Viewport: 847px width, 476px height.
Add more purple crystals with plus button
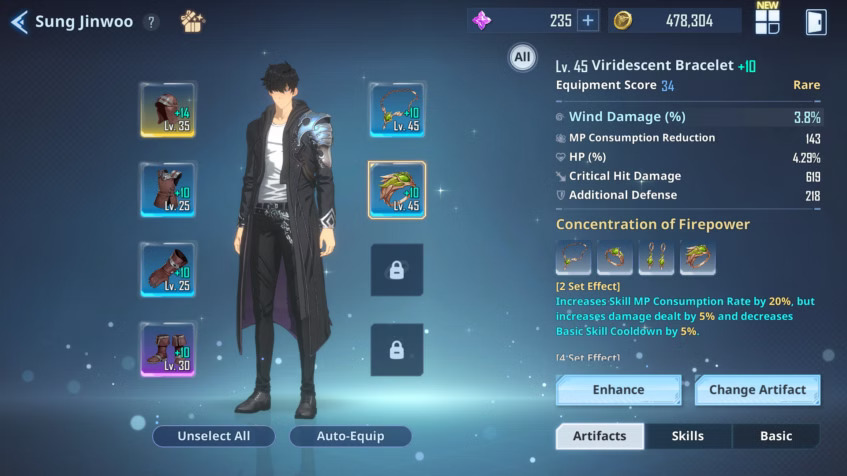pyautogui.click(x=587, y=20)
